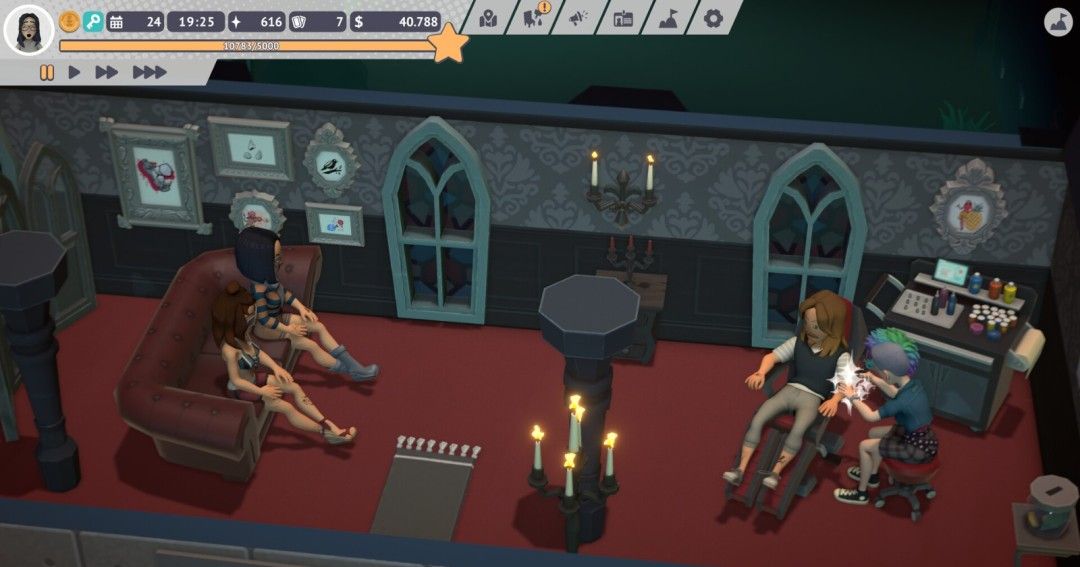
Task: Pause the game
Action: [46, 72]
